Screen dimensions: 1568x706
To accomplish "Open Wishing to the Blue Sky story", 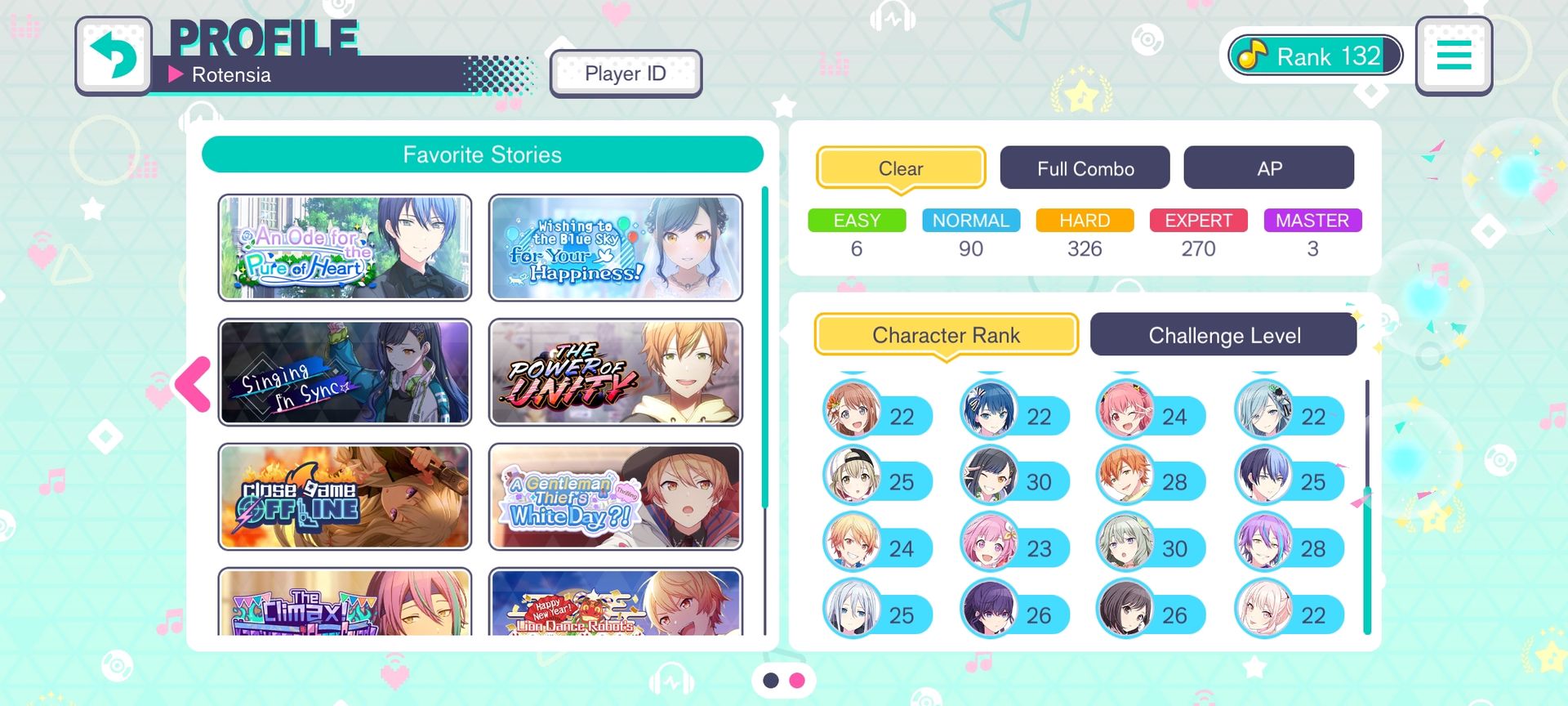I will coord(616,248).
